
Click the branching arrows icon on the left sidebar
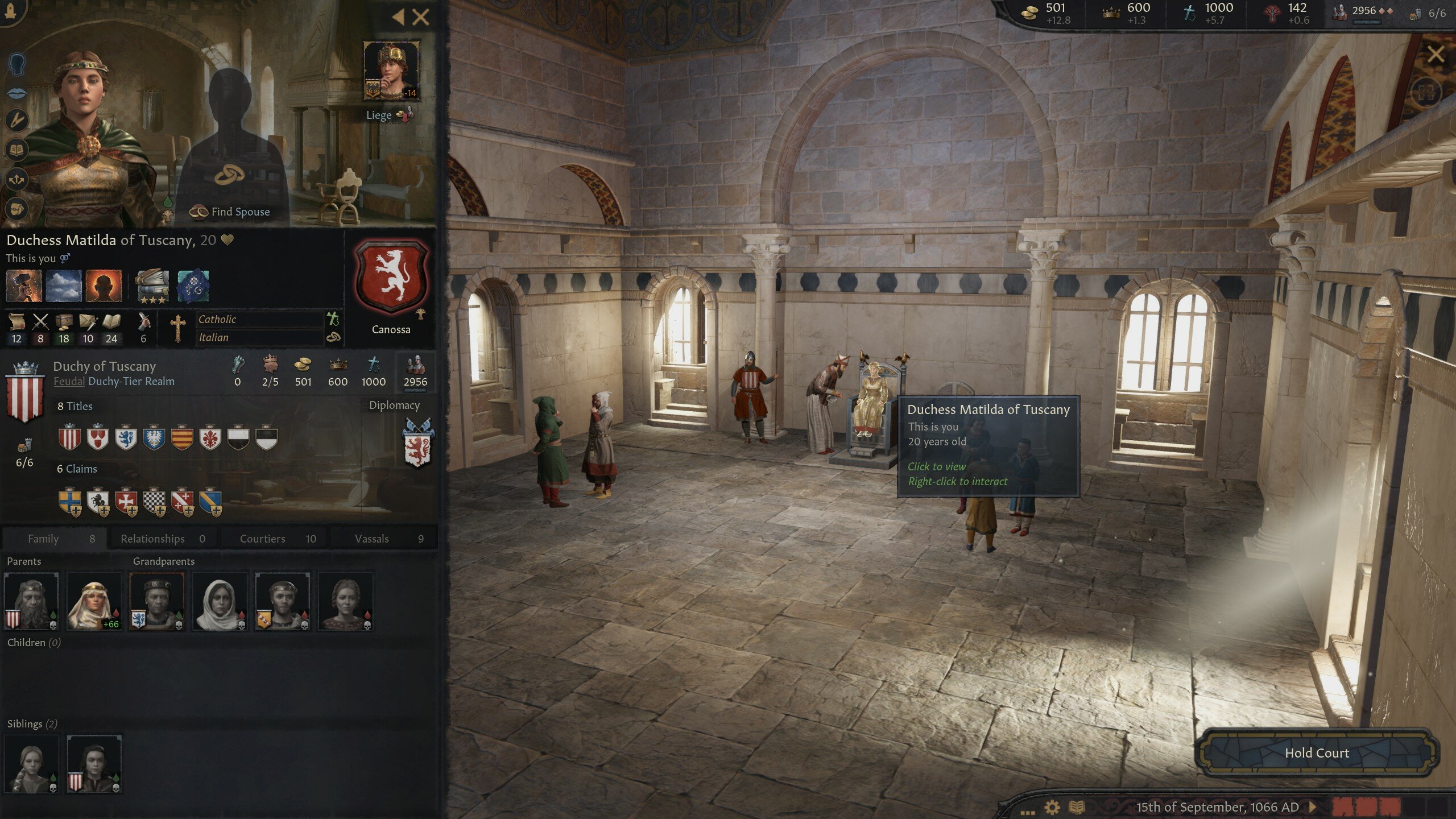coord(16,180)
